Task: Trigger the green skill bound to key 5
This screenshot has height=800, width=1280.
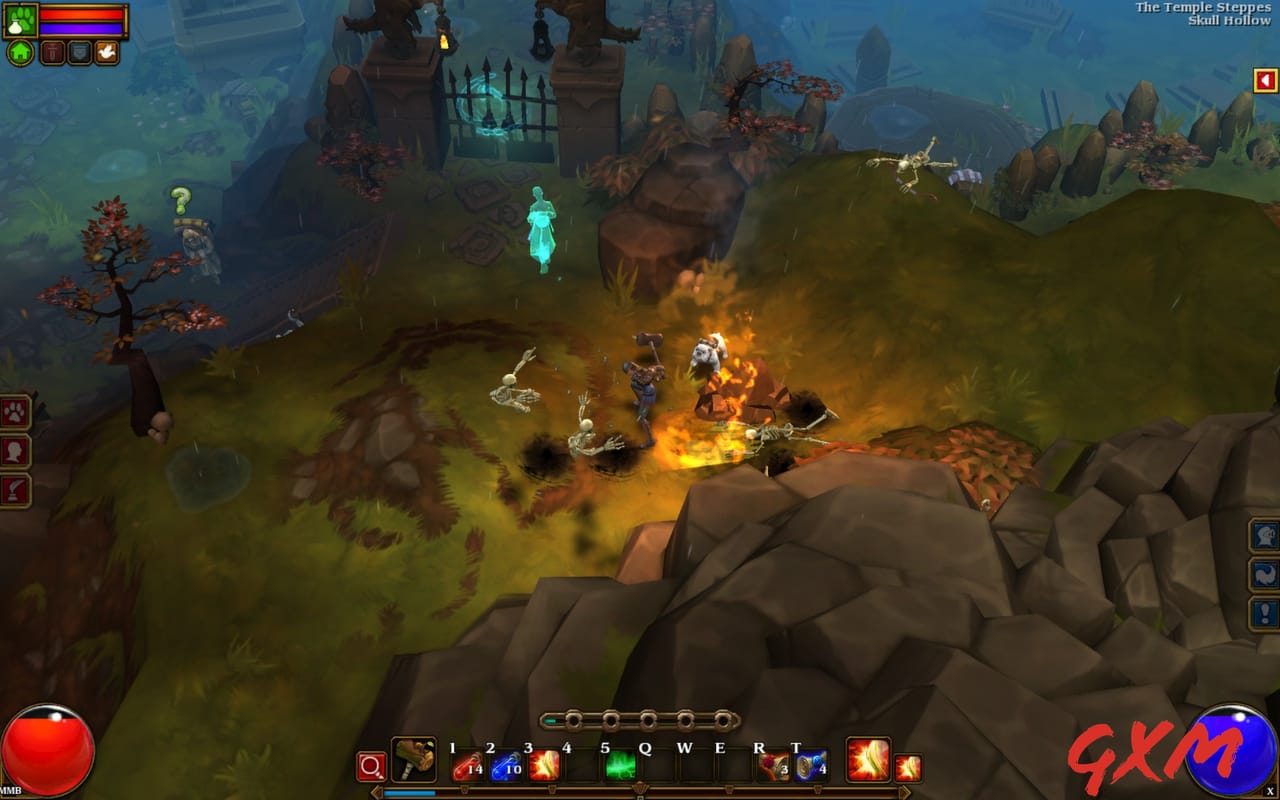Action: (618, 766)
